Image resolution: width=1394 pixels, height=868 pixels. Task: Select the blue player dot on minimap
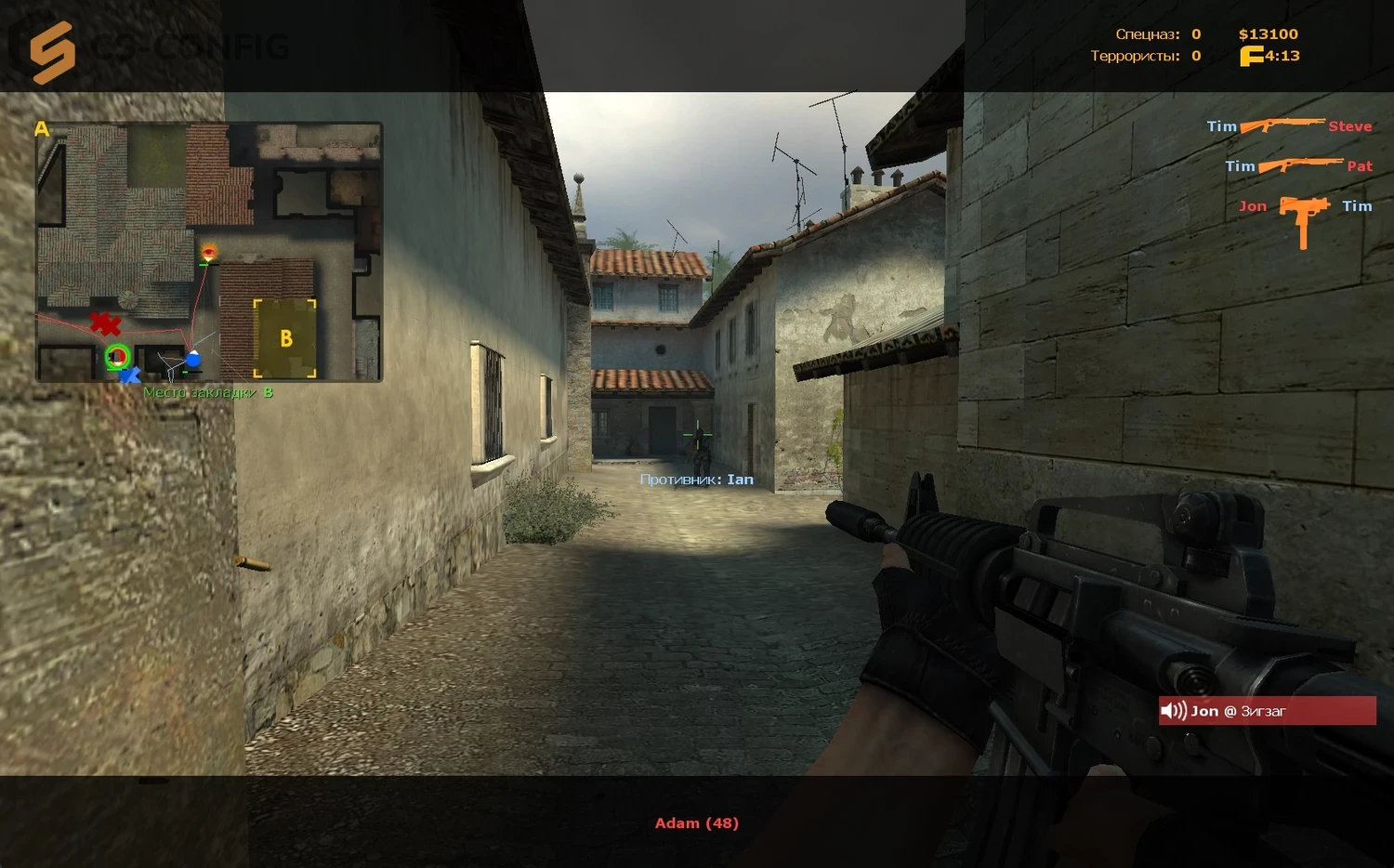192,359
